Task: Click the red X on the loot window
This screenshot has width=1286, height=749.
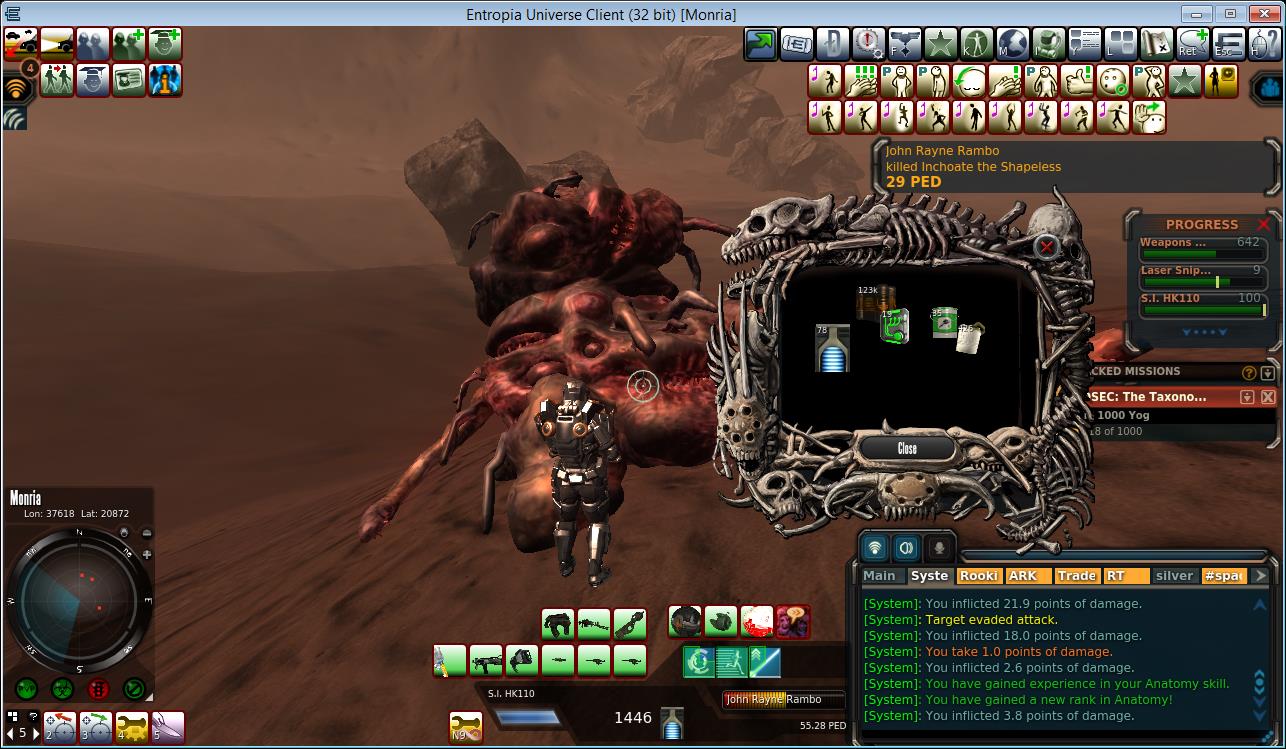Action: tap(1046, 246)
